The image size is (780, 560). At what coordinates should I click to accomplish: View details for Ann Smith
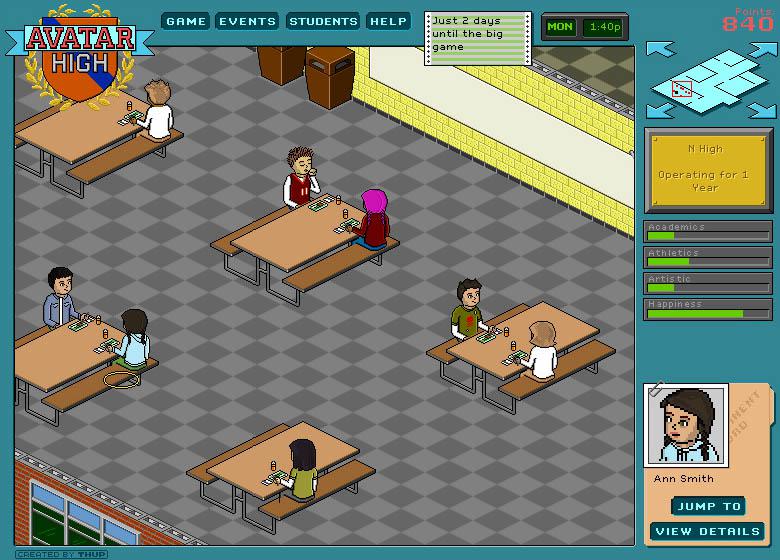coord(707,531)
